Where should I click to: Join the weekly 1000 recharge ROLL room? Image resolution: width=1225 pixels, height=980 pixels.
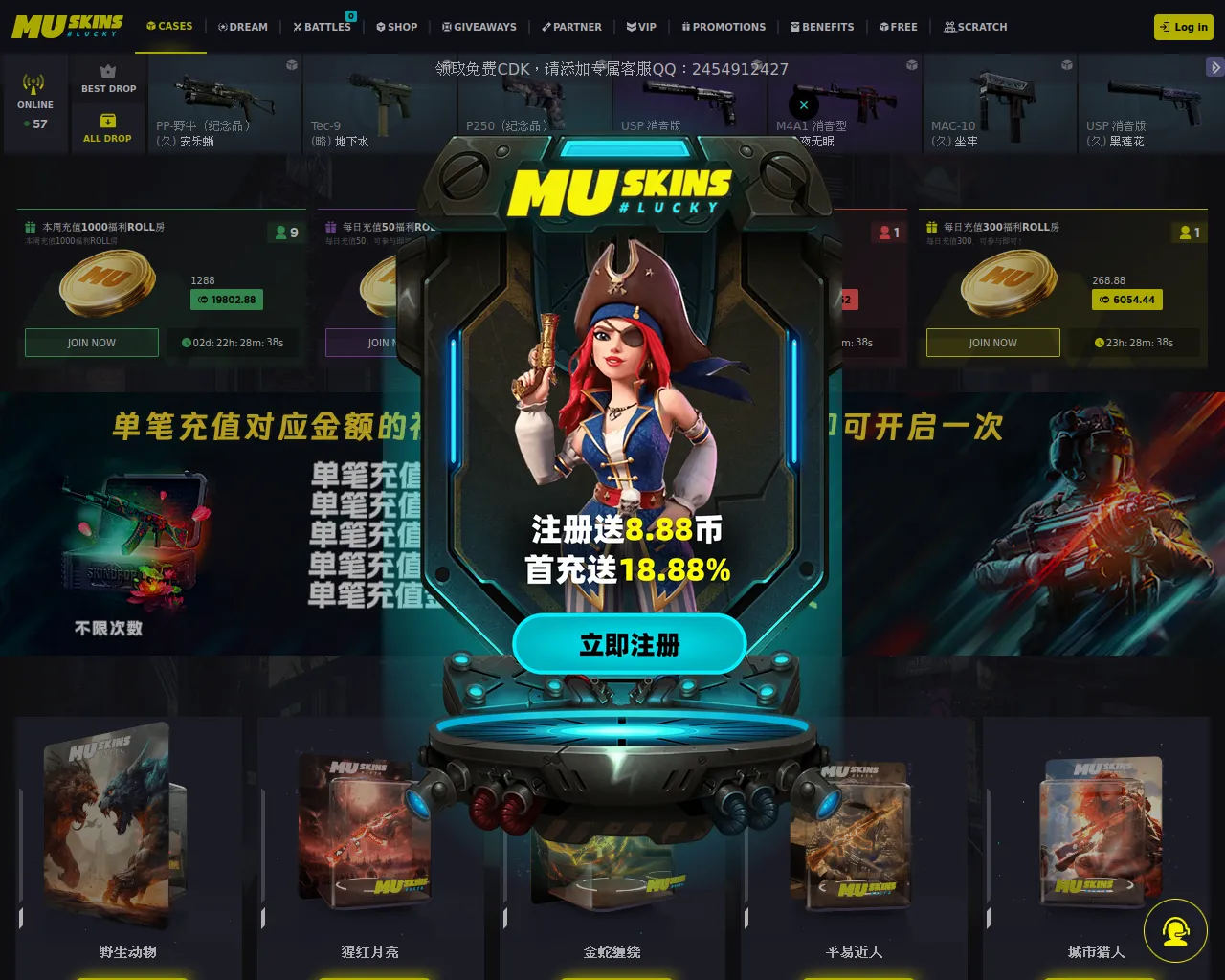tap(92, 343)
